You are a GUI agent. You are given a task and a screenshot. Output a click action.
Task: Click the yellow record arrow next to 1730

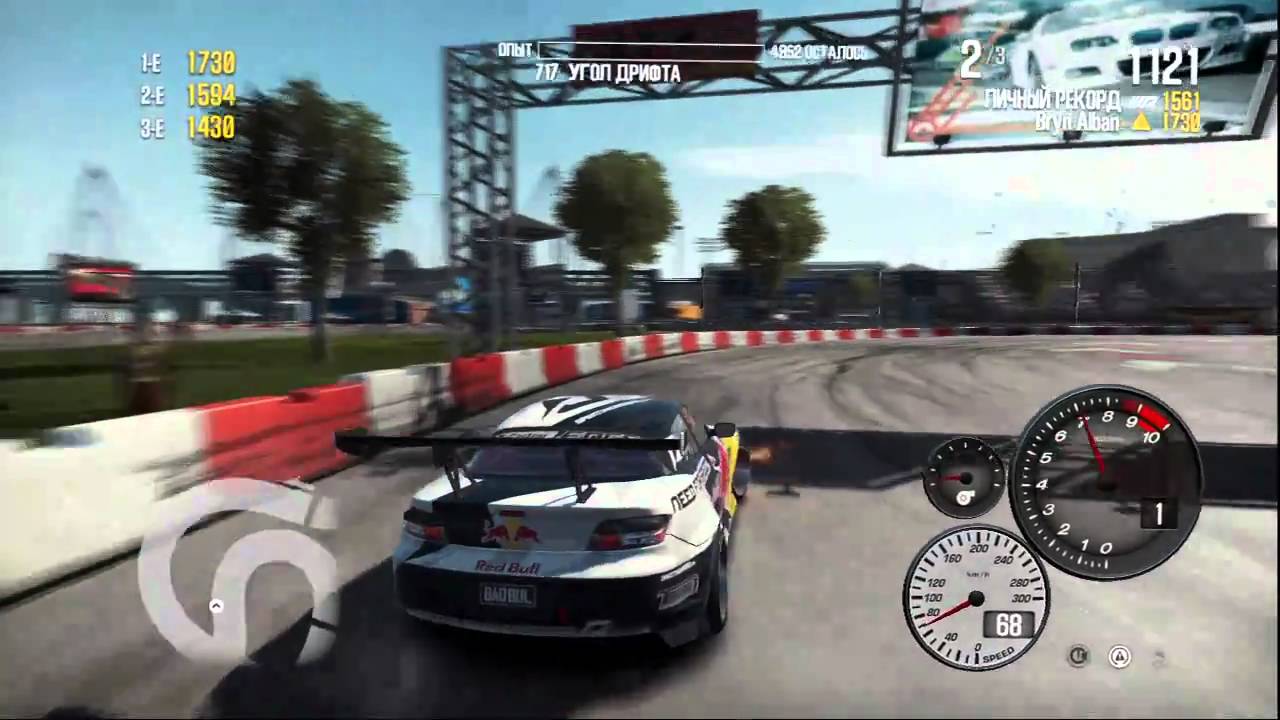[x=1142, y=122]
